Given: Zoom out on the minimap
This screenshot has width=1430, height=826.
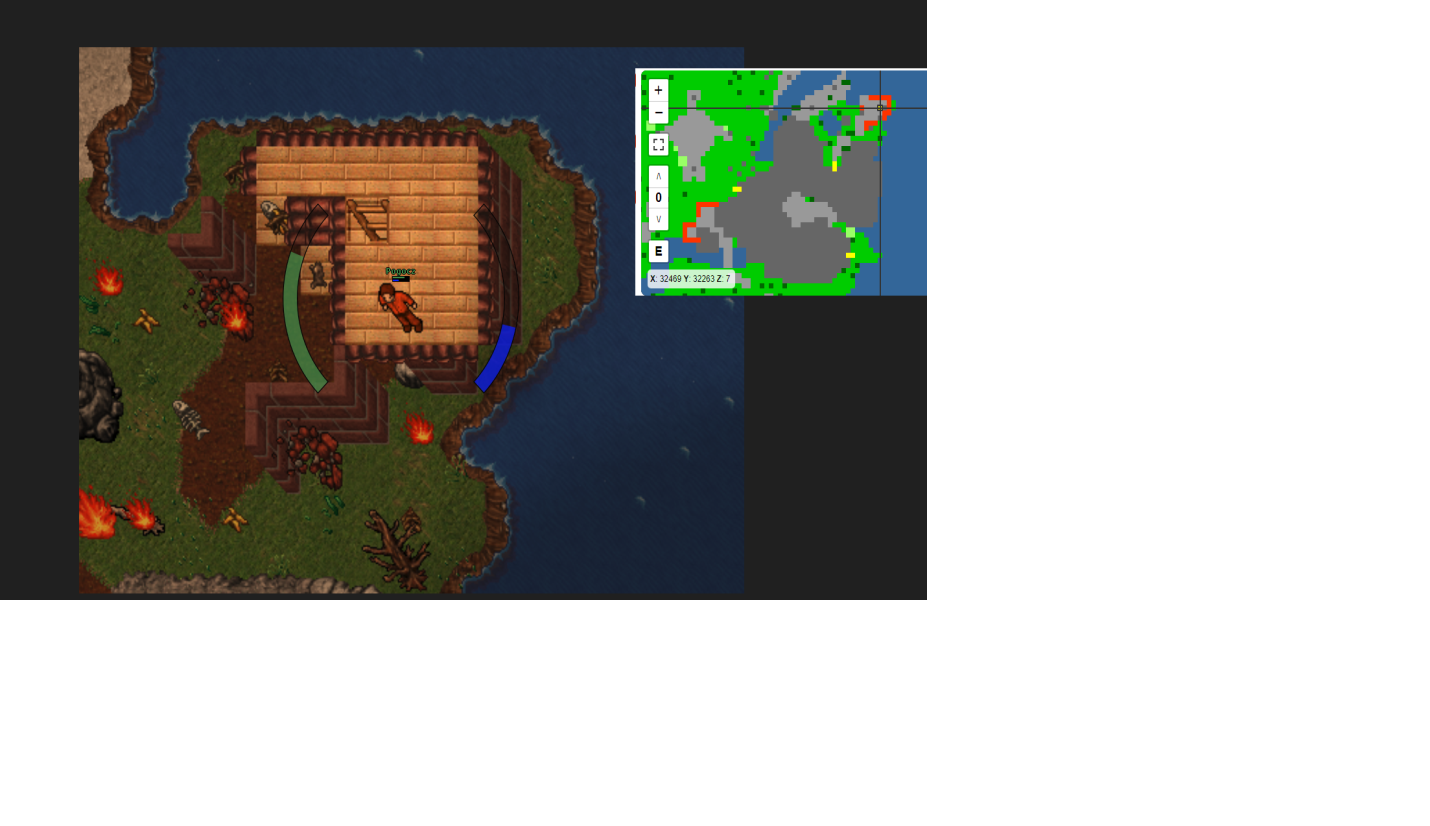Looking at the screenshot, I should pos(658,113).
